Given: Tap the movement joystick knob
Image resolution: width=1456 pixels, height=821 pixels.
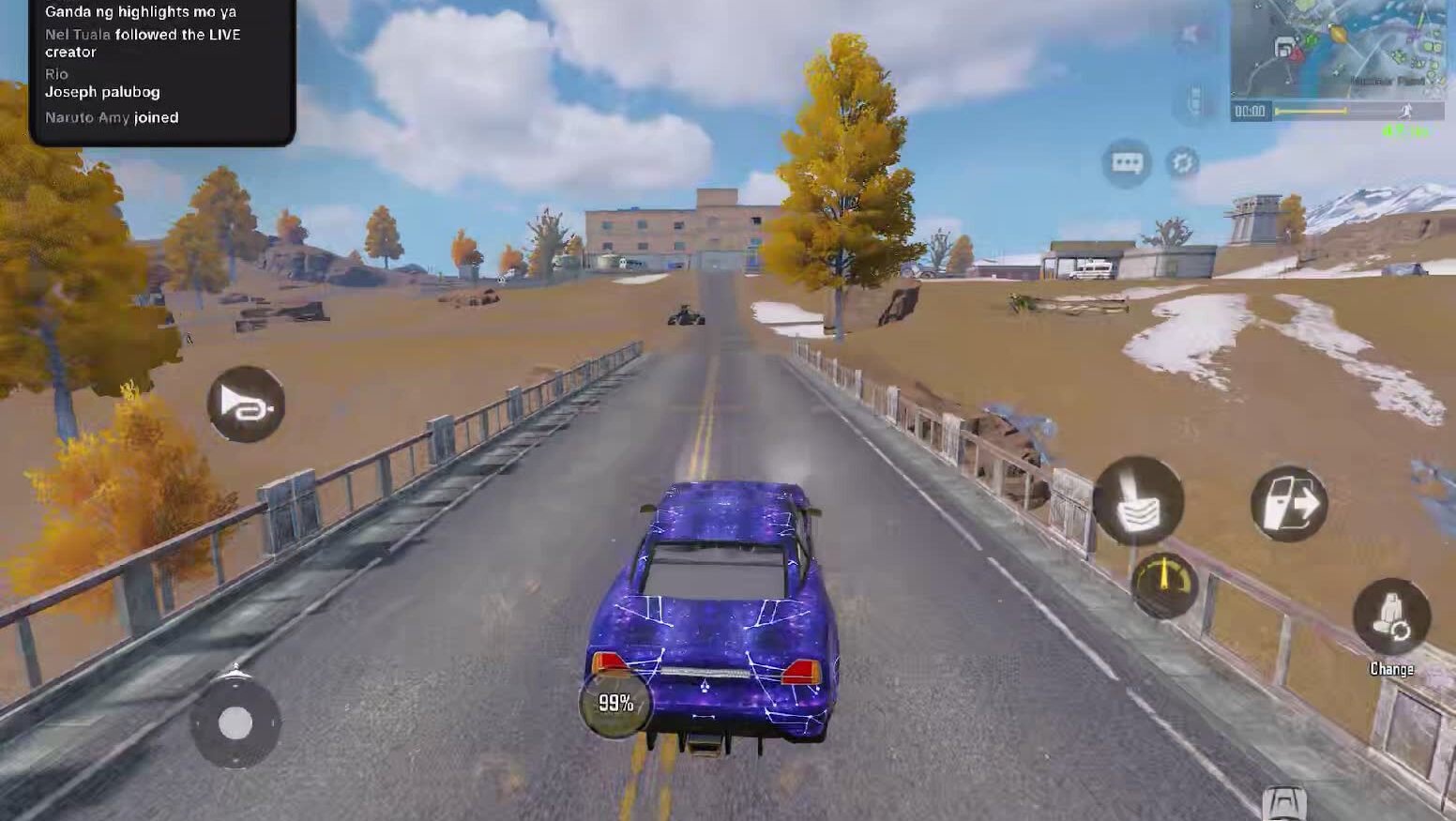Looking at the screenshot, I should [235, 723].
